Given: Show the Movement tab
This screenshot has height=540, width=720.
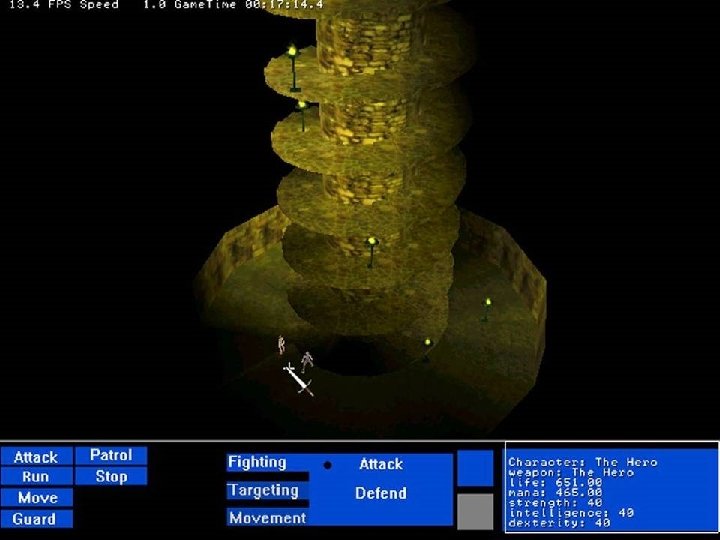Looking at the screenshot, I should point(267,518).
